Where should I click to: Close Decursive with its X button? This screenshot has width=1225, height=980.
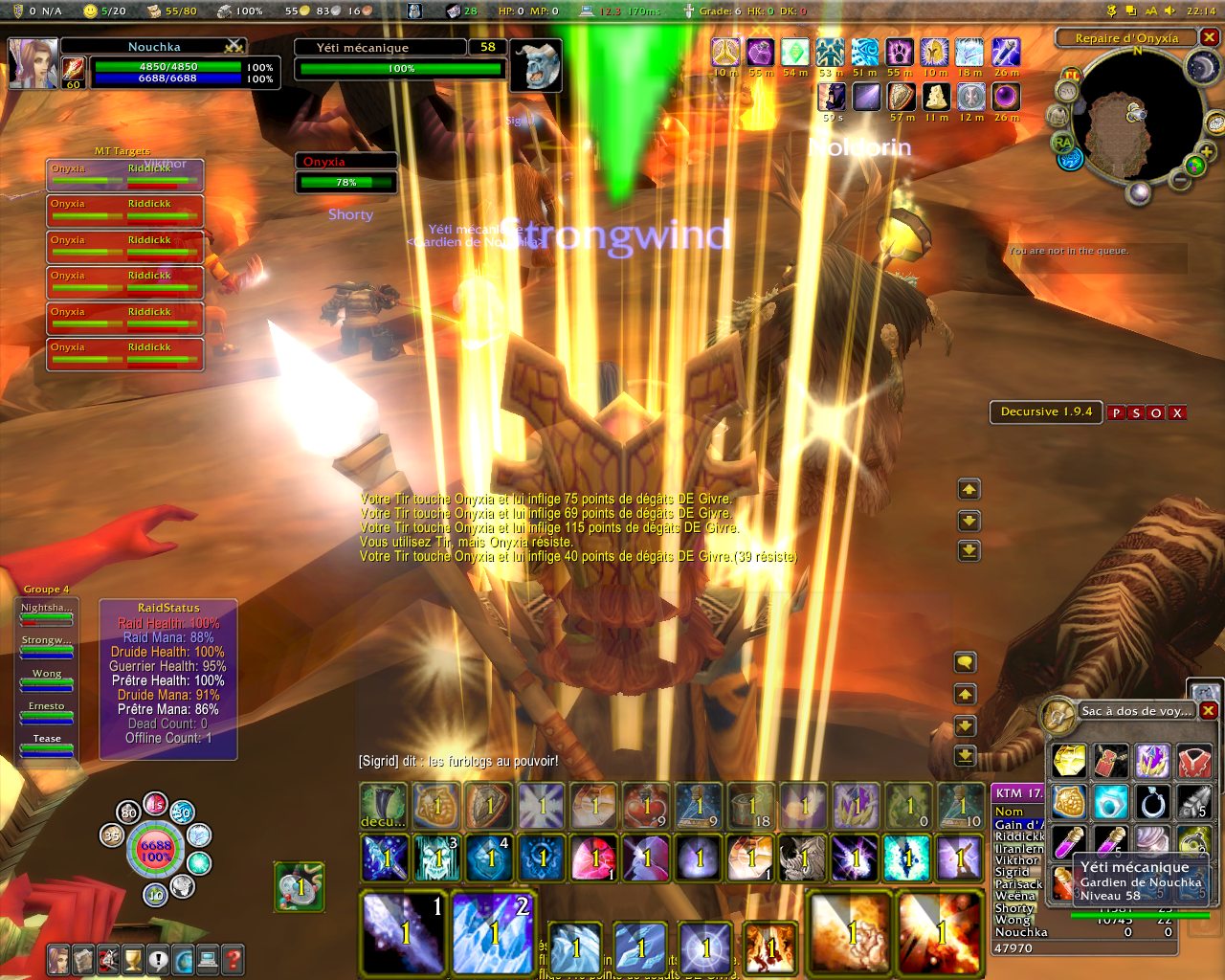pos(1177,412)
